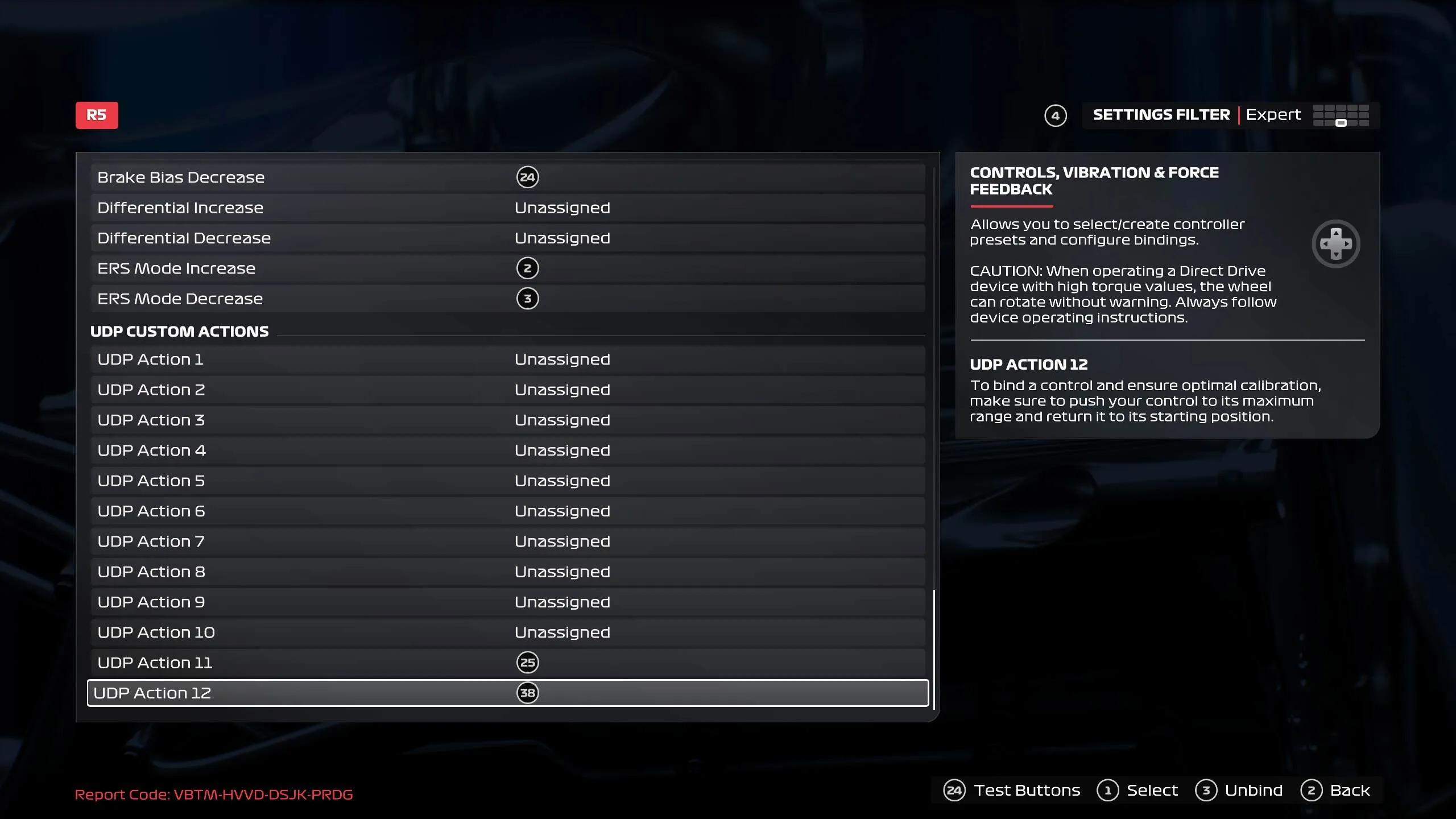
Task: Click the 2 binding icon on ERS Mode Increase
Action: [x=528, y=268]
